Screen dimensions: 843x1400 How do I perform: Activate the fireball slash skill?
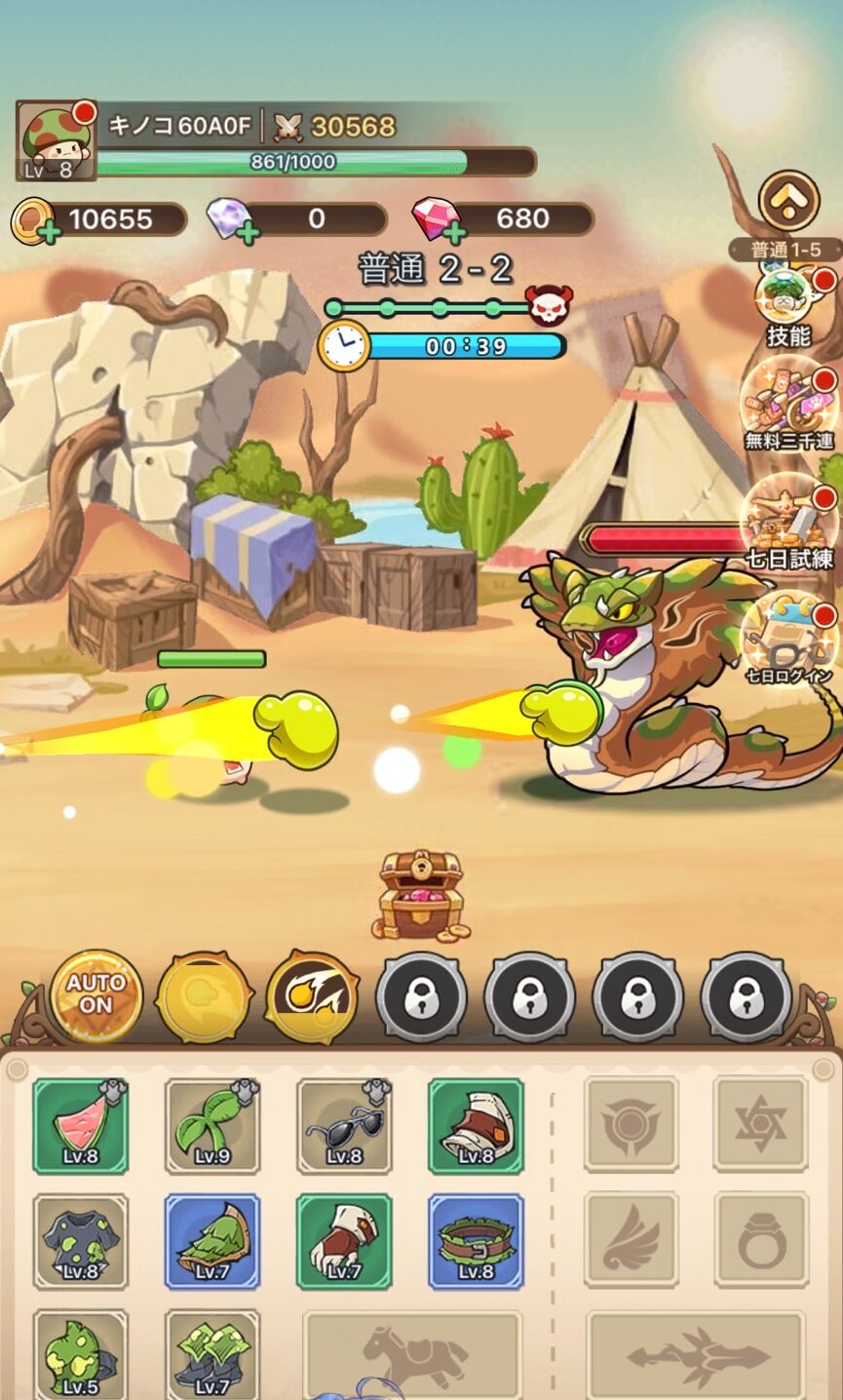(312, 996)
